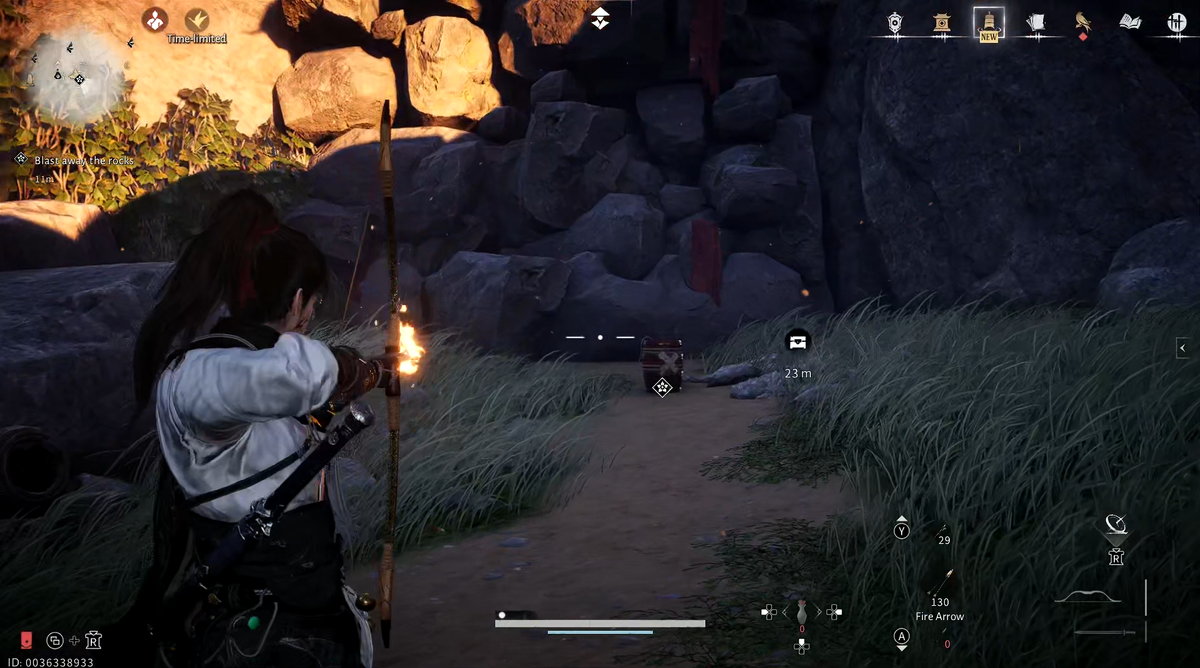Open the golden shrine menu icon

tap(941, 22)
